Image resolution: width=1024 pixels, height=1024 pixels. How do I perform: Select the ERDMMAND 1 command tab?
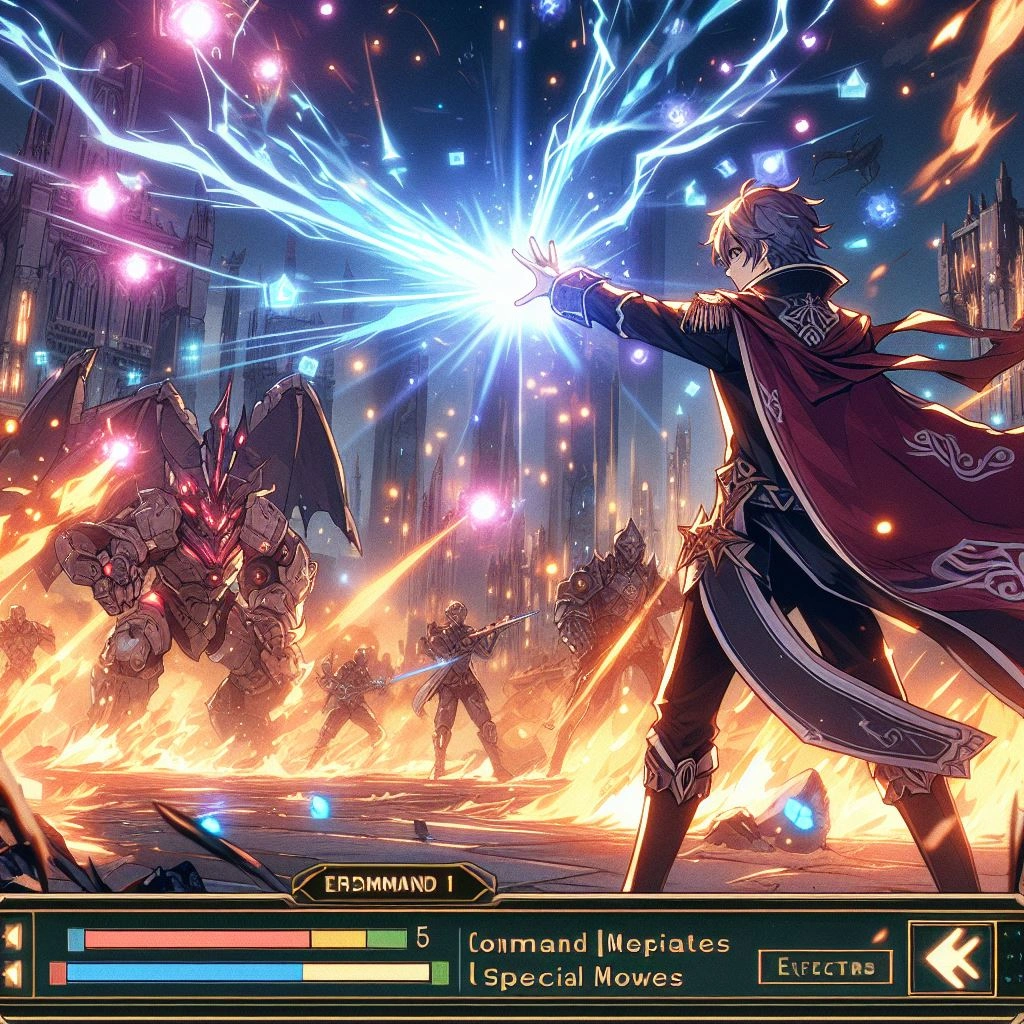coord(394,884)
